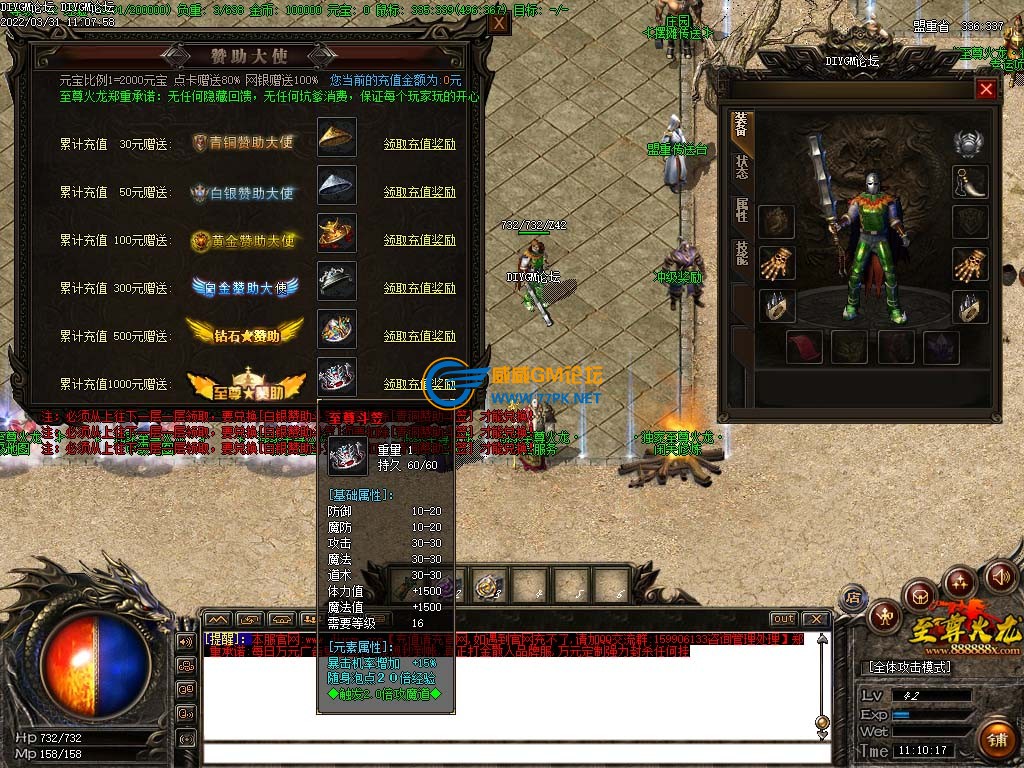Viewport: 1024px width, 768px height.
Task: Claim the 30 yuan bronze sponsor reward
Action: point(419,144)
